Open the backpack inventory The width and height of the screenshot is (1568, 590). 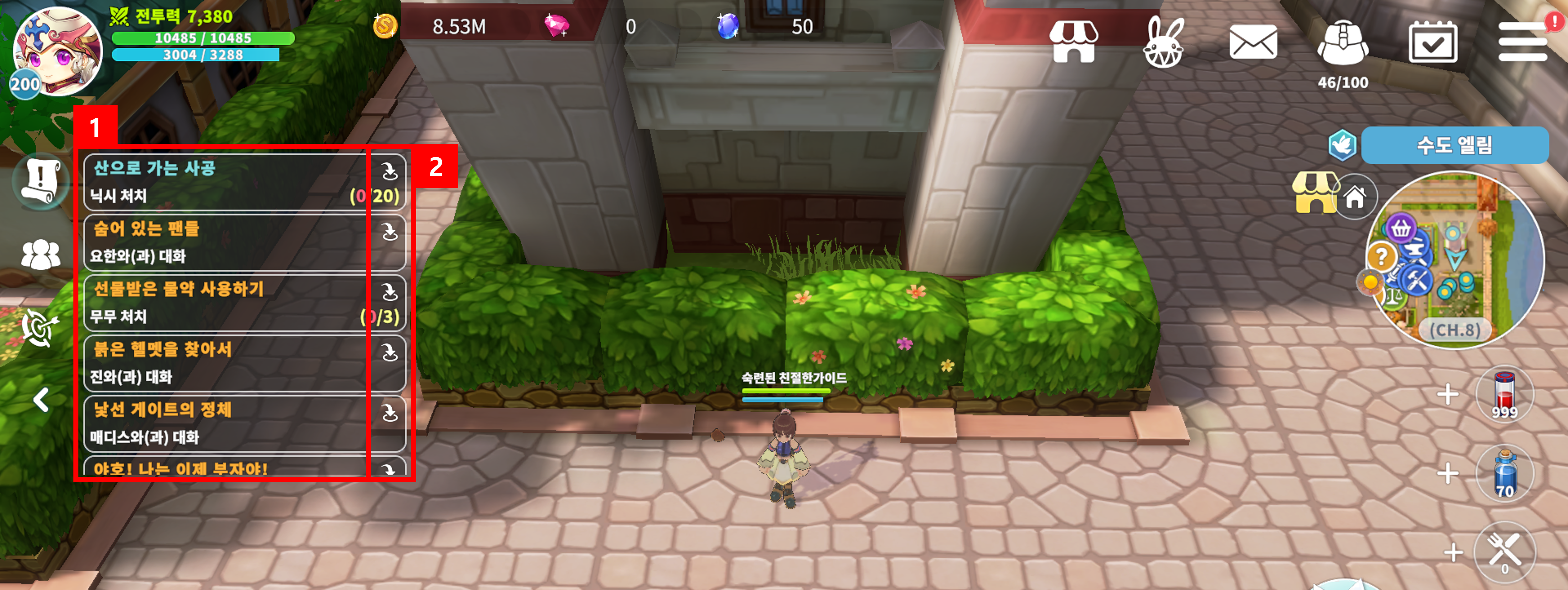(x=1342, y=43)
